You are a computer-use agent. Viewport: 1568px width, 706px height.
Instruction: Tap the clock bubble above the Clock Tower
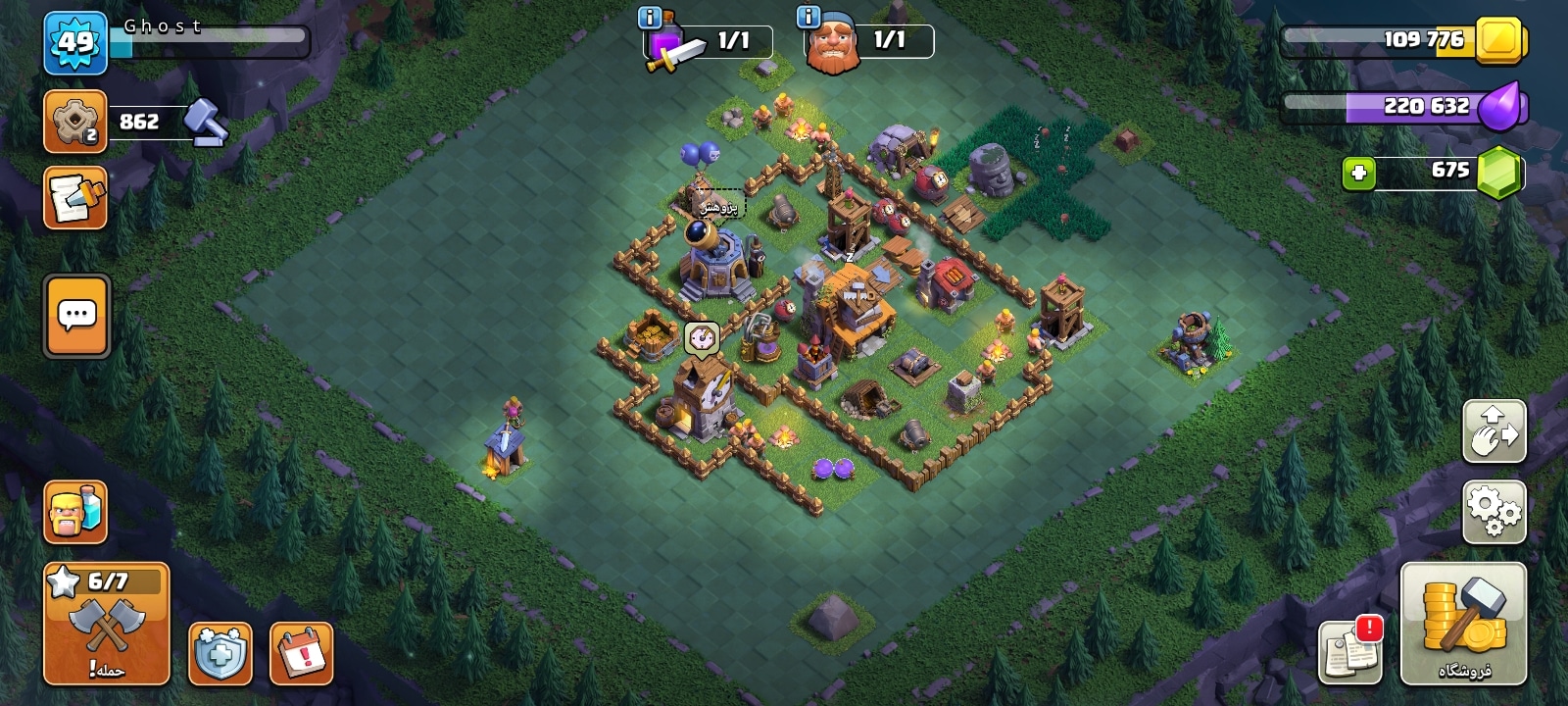(x=701, y=338)
